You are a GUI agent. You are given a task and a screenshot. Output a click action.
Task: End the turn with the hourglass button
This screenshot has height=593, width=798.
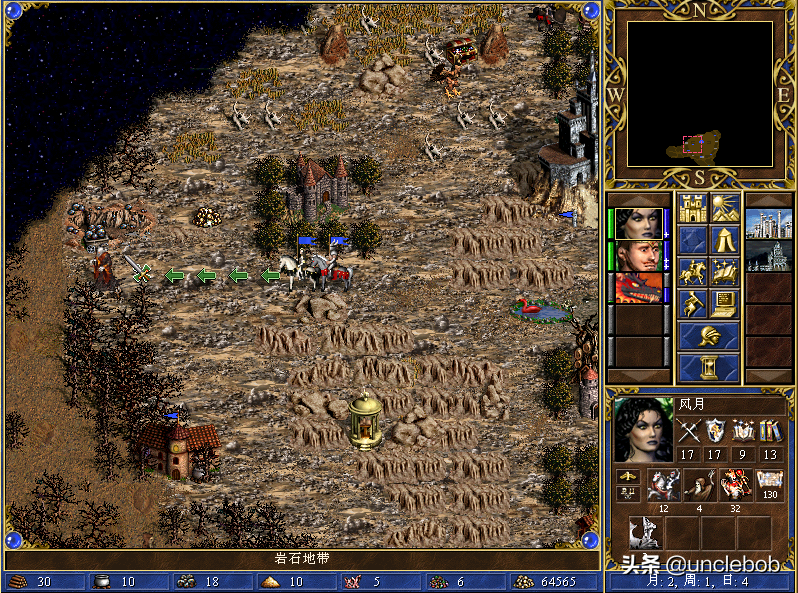pyautogui.click(x=708, y=368)
